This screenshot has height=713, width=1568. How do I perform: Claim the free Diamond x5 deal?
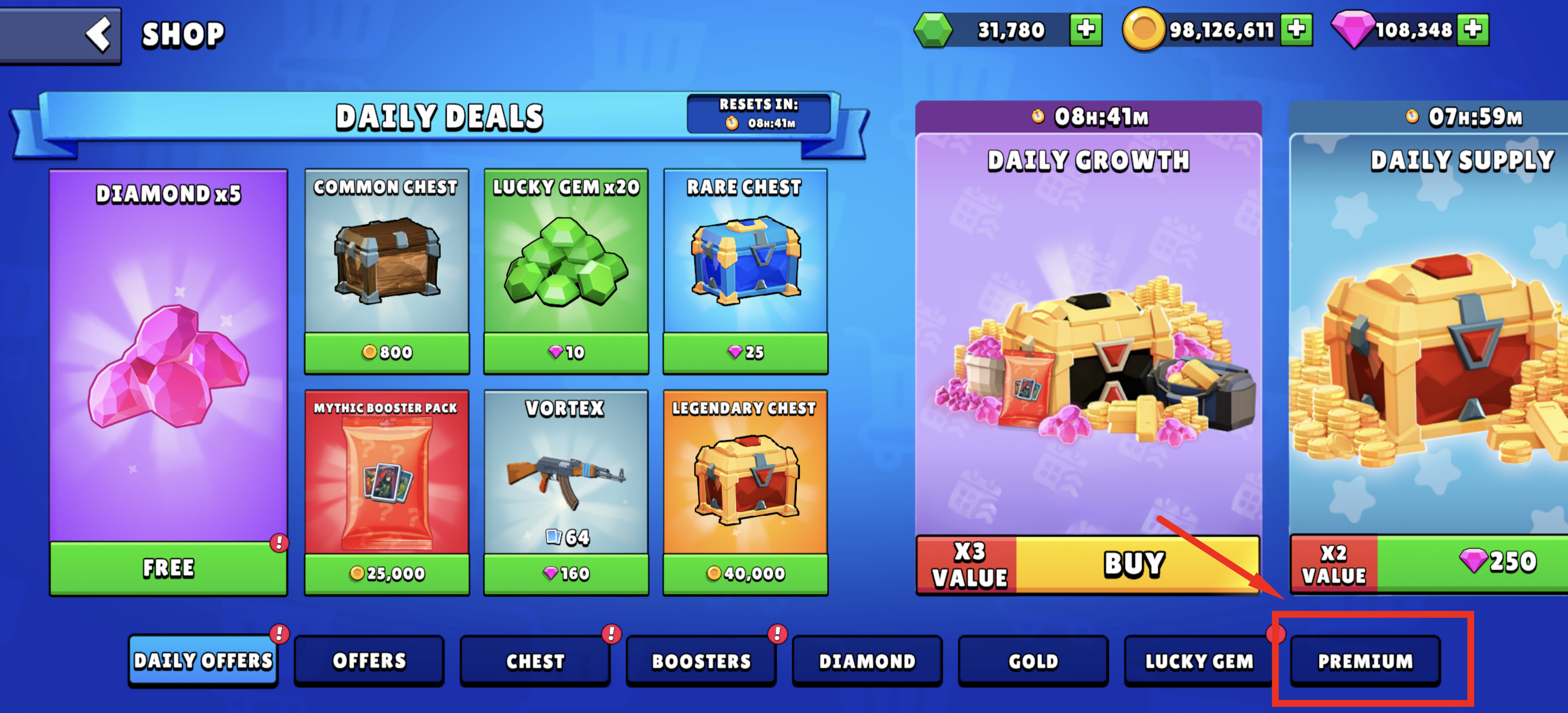click(168, 568)
